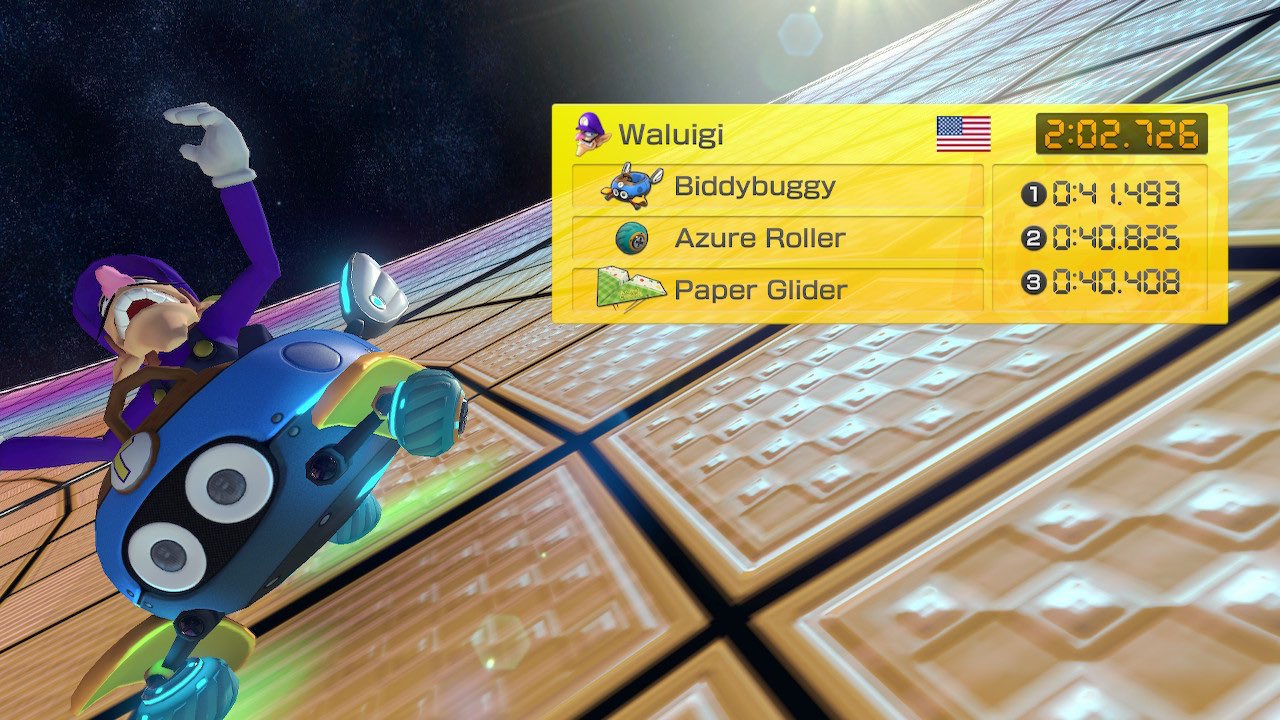Select the Biddybuggy kart row
The width and height of the screenshot is (1280, 720).
pyautogui.click(x=777, y=187)
